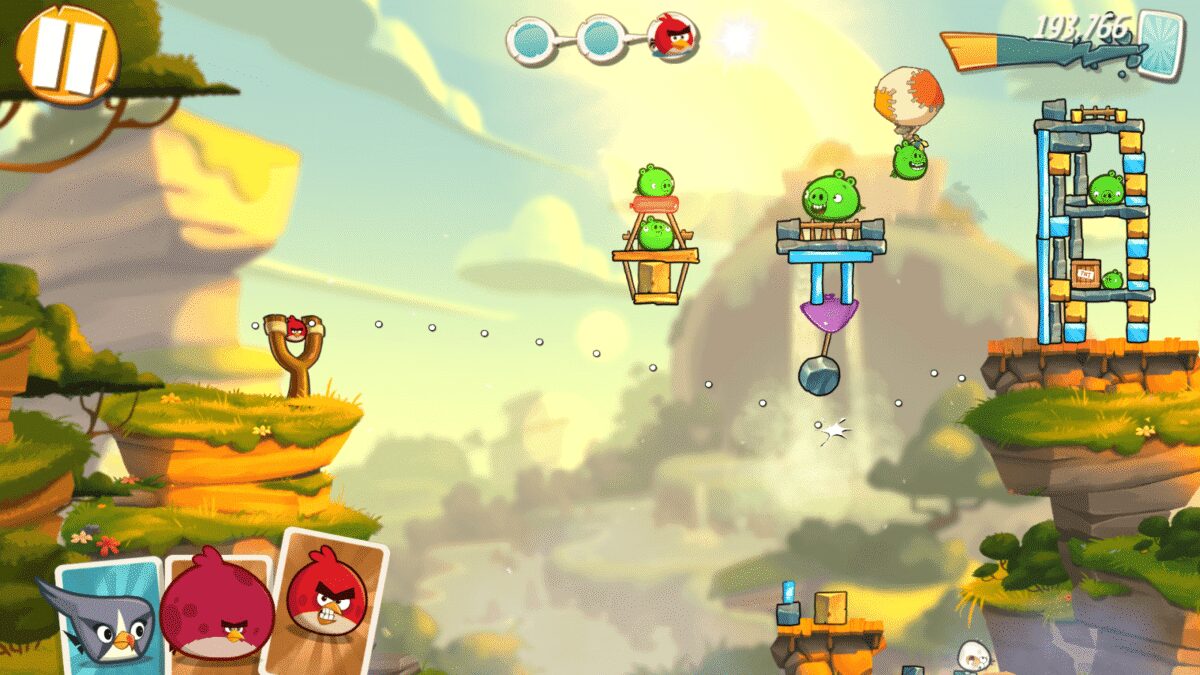Choose the Terence big red bird card
Viewport: 1200px width, 675px height.
pos(216,608)
